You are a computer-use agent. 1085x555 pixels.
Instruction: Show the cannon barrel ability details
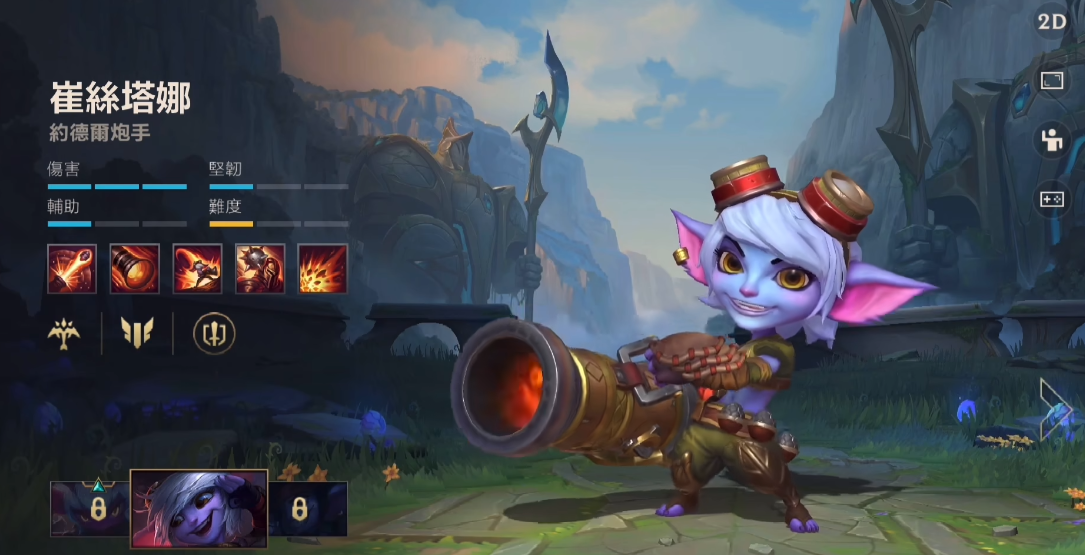(134, 269)
